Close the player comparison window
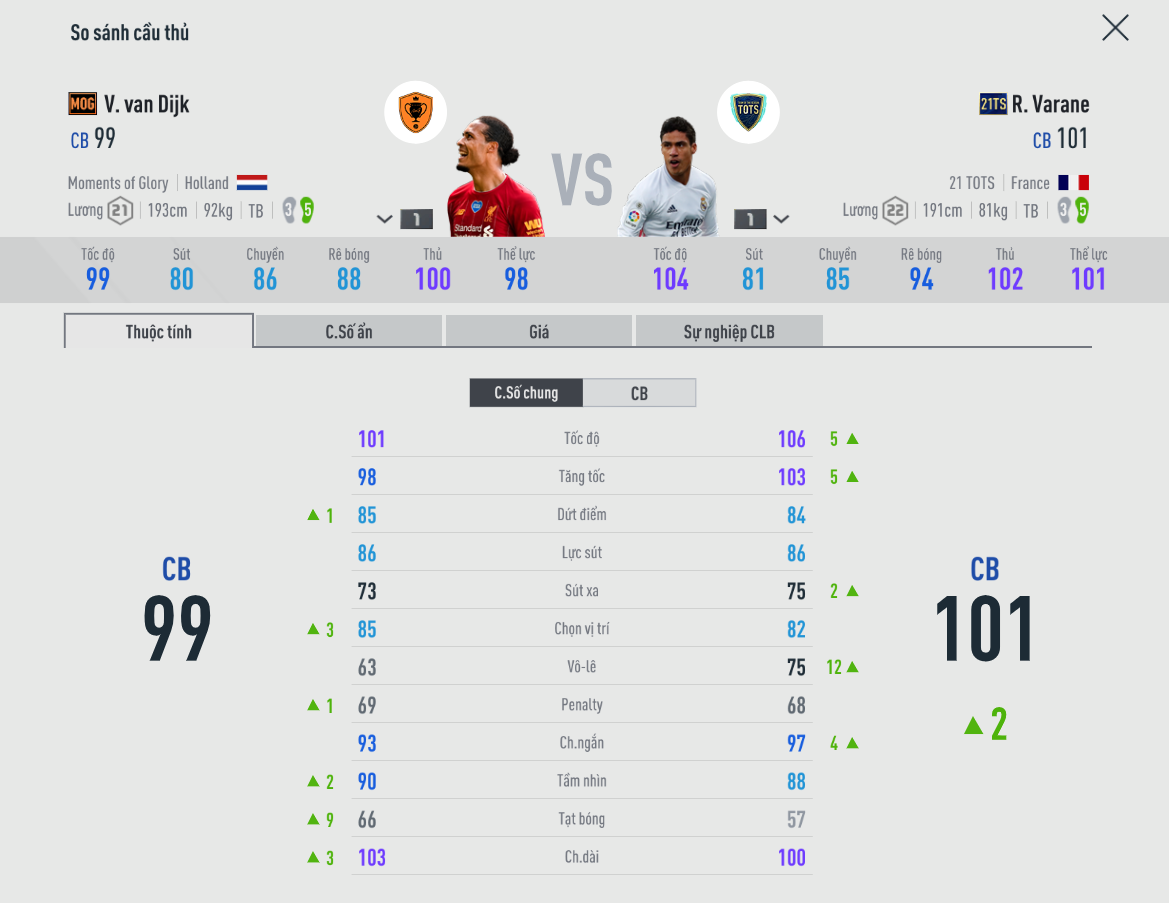The height and width of the screenshot is (903, 1169). tap(1115, 28)
